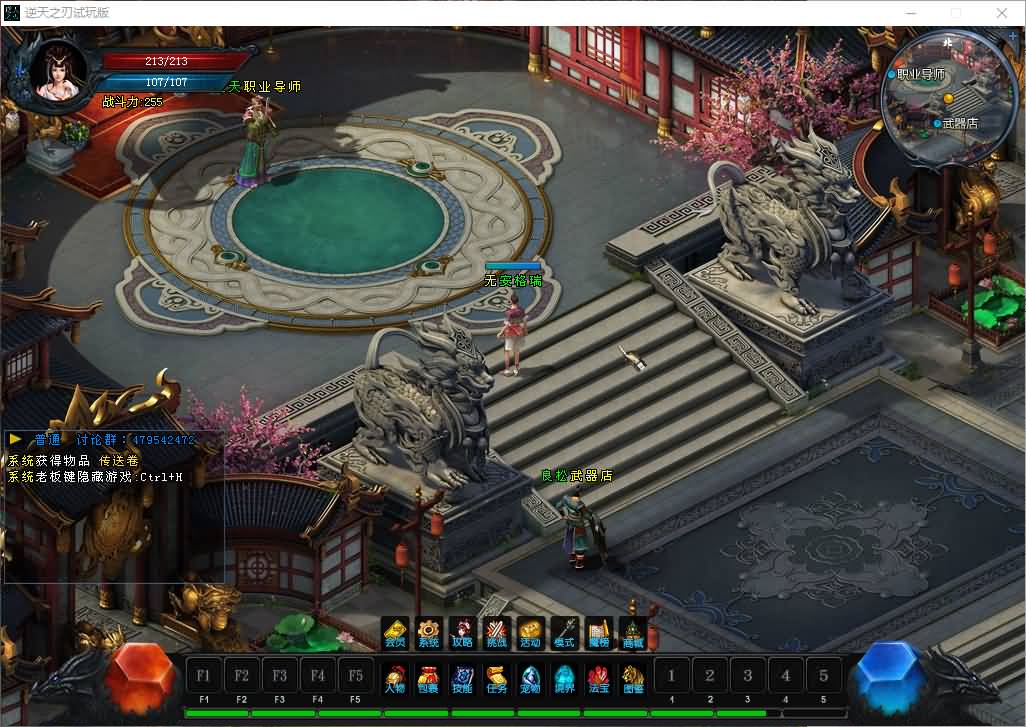The height and width of the screenshot is (727, 1026).
Task: Open the 模式 (Mode) menu
Action: pyautogui.click(x=564, y=634)
